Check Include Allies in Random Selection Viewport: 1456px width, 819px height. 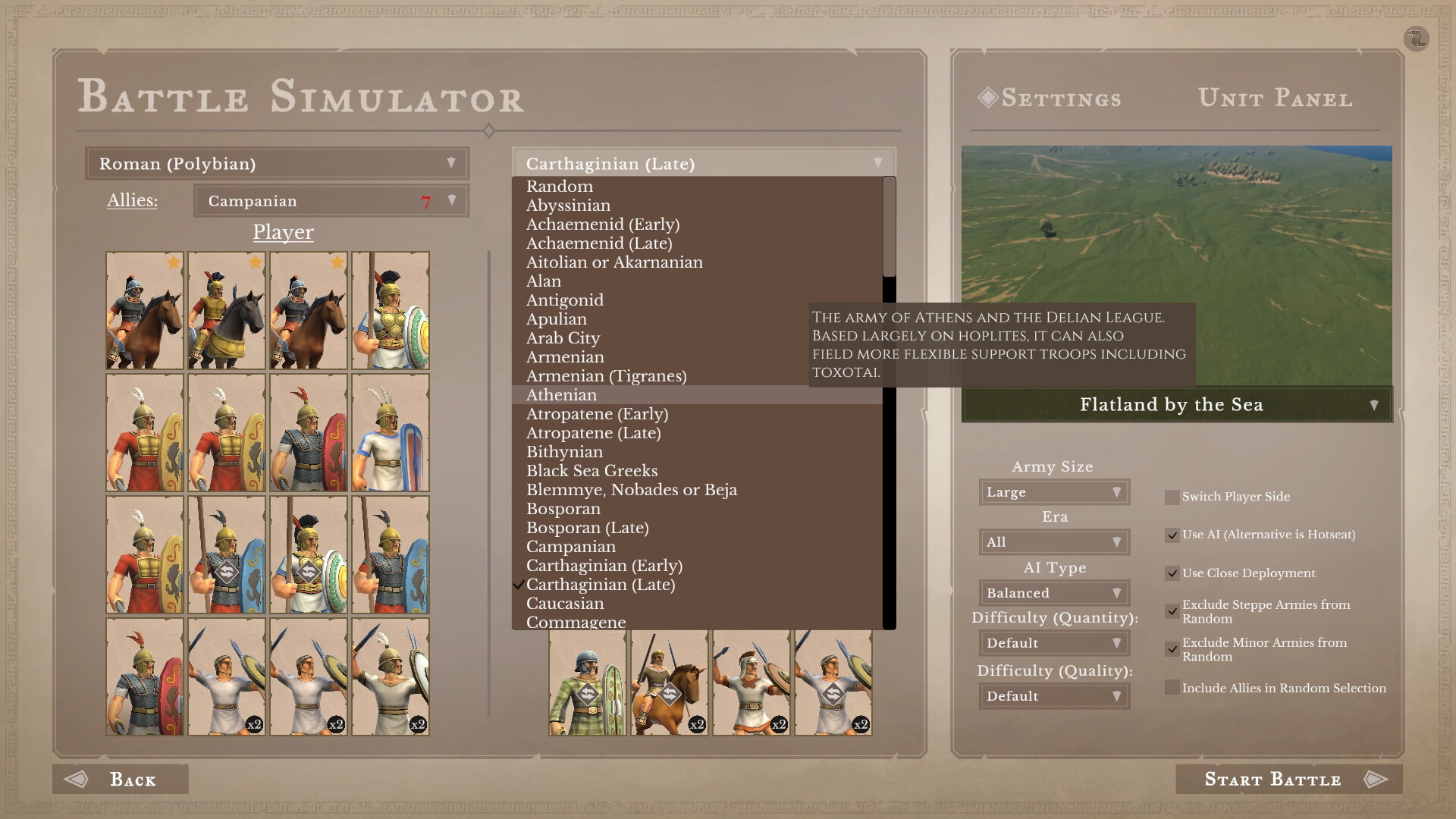(x=1171, y=687)
